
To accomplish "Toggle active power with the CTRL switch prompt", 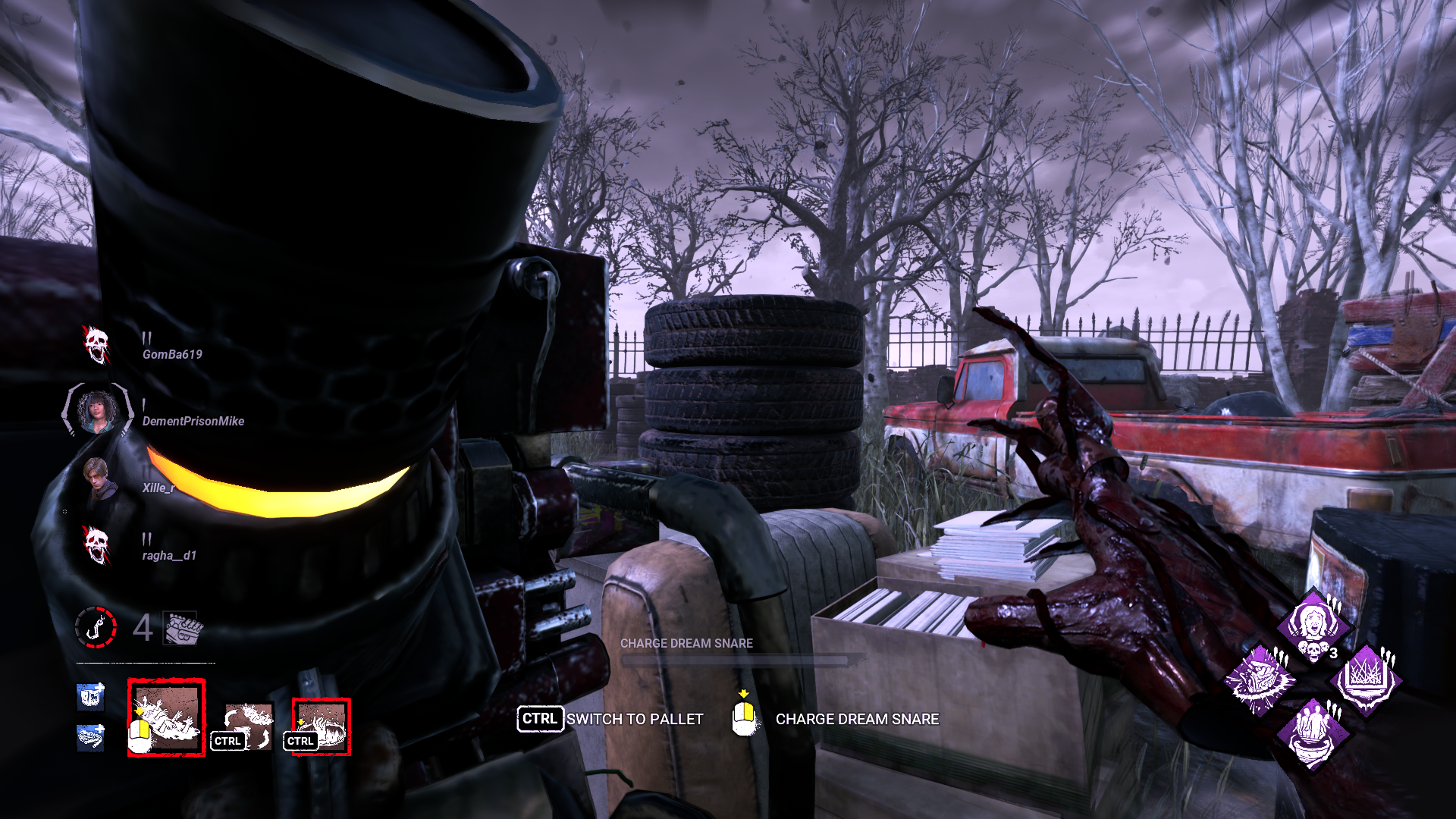I will (x=541, y=719).
